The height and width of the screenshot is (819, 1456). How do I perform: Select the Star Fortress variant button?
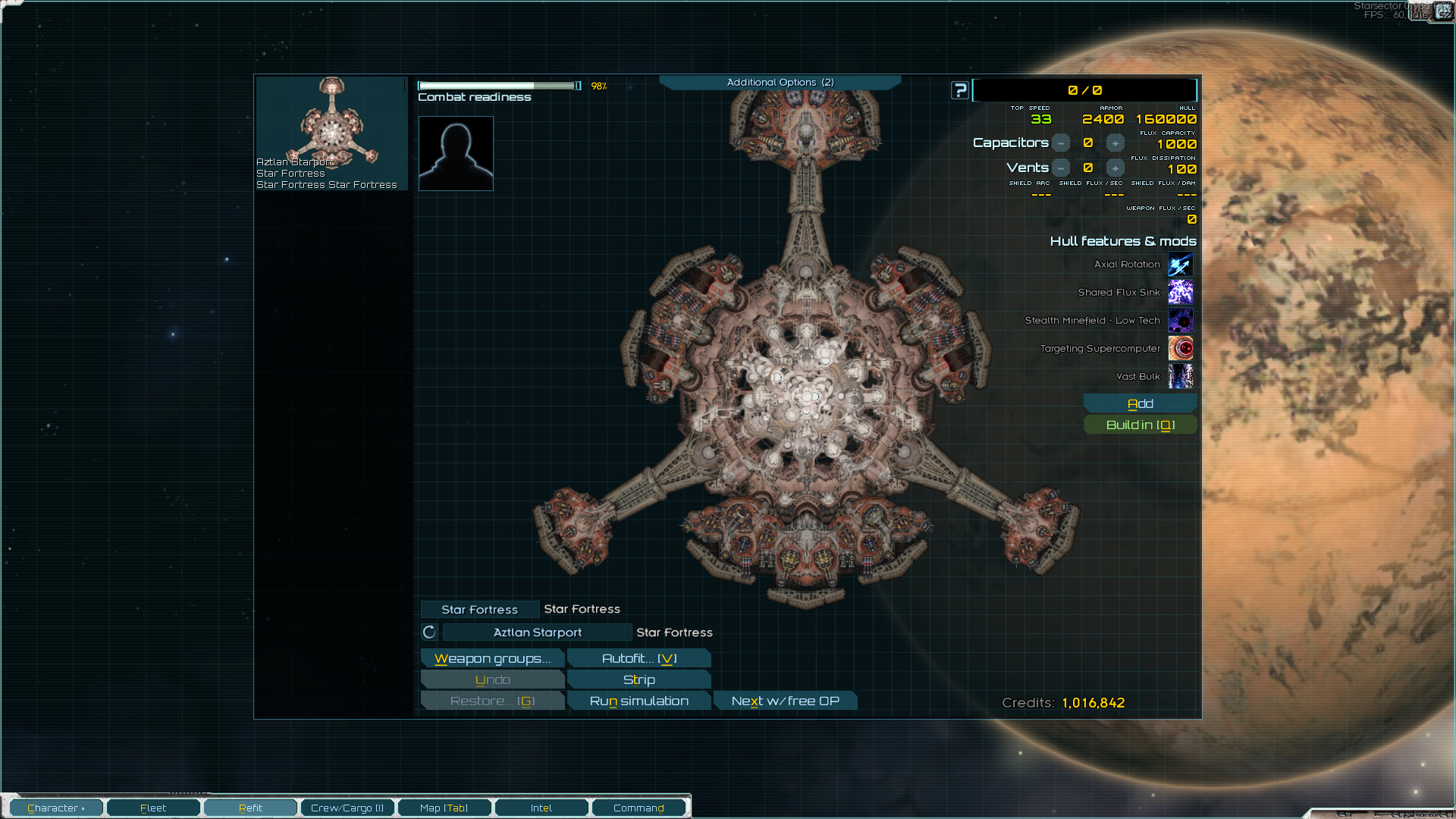[x=479, y=610]
